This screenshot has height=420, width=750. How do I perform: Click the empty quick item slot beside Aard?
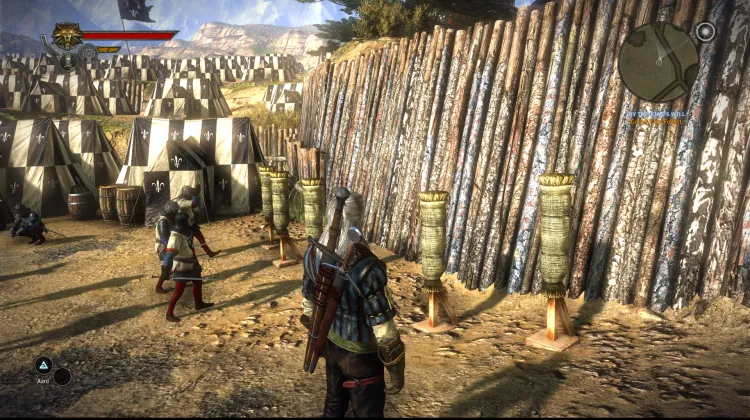(x=62, y=377)
